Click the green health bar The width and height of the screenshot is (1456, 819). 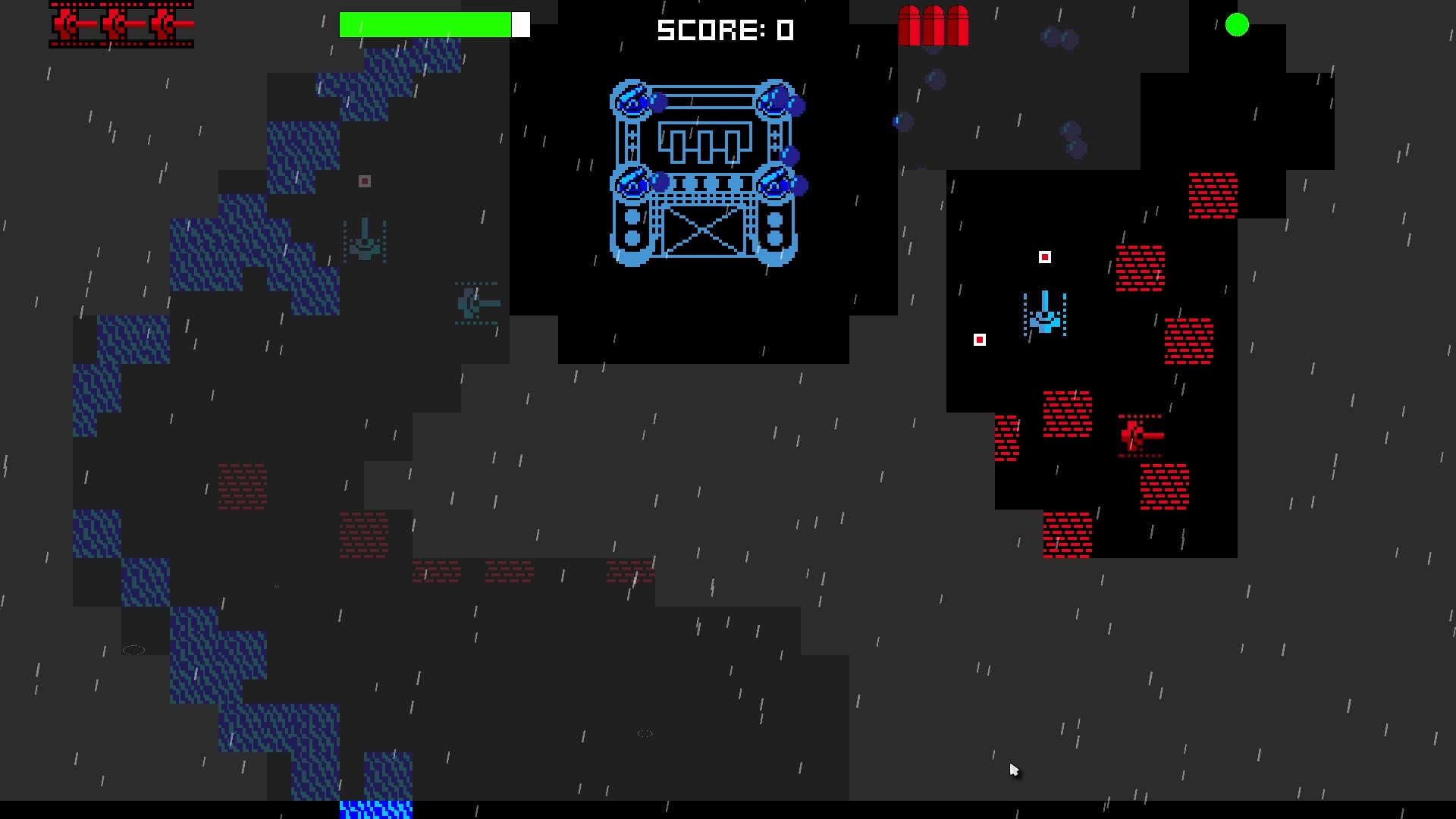pyautogui.click(x=425, y=24)
